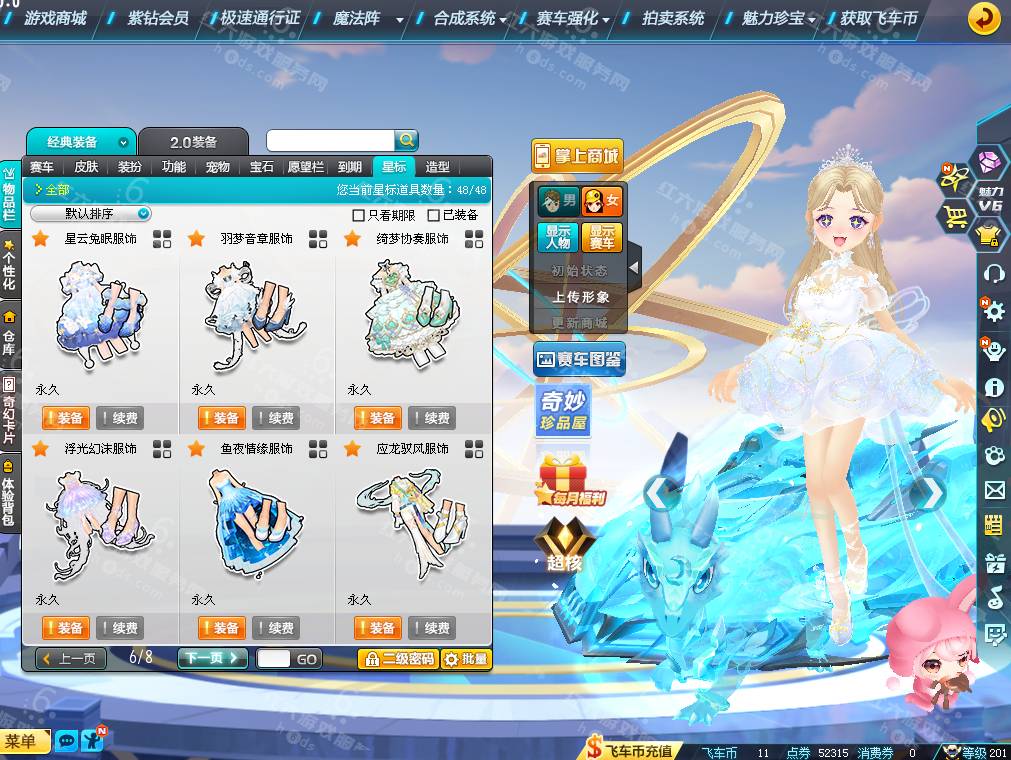Open the 合成系统 dropdown menu
Image resolution: width=1011 pixels, height=760 pixels.
click(470, 18)
